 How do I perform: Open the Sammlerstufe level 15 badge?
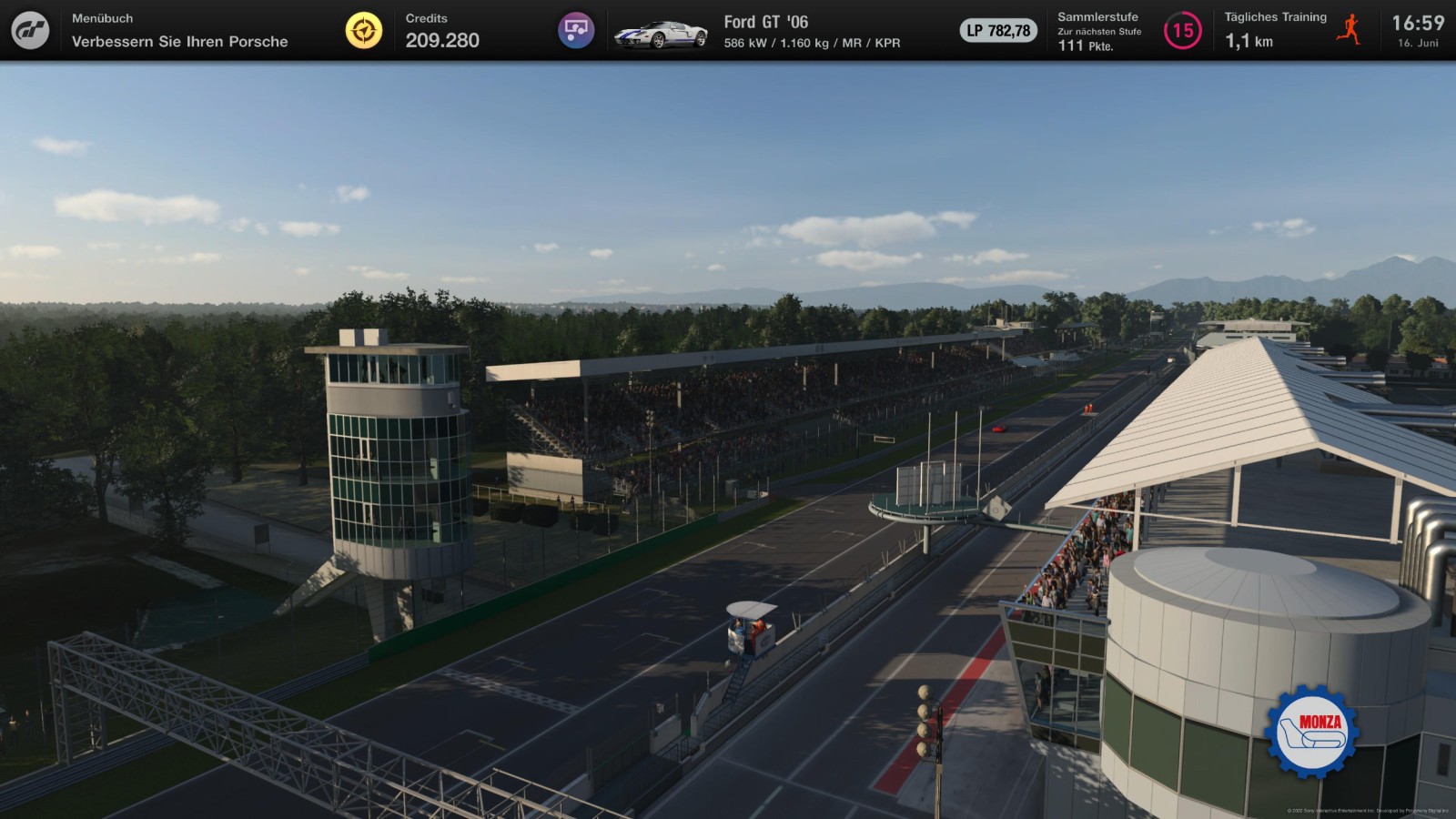pos(1182,31)
